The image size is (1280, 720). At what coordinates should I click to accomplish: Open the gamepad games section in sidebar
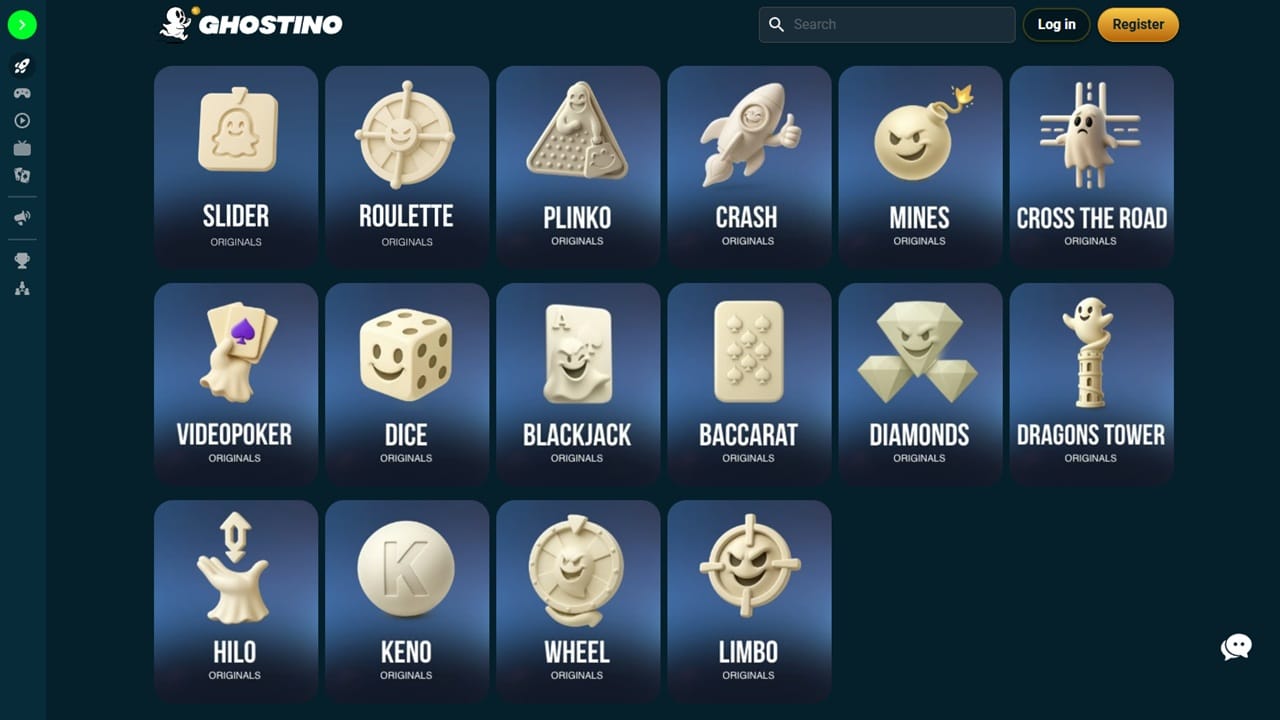pos(21,93)
